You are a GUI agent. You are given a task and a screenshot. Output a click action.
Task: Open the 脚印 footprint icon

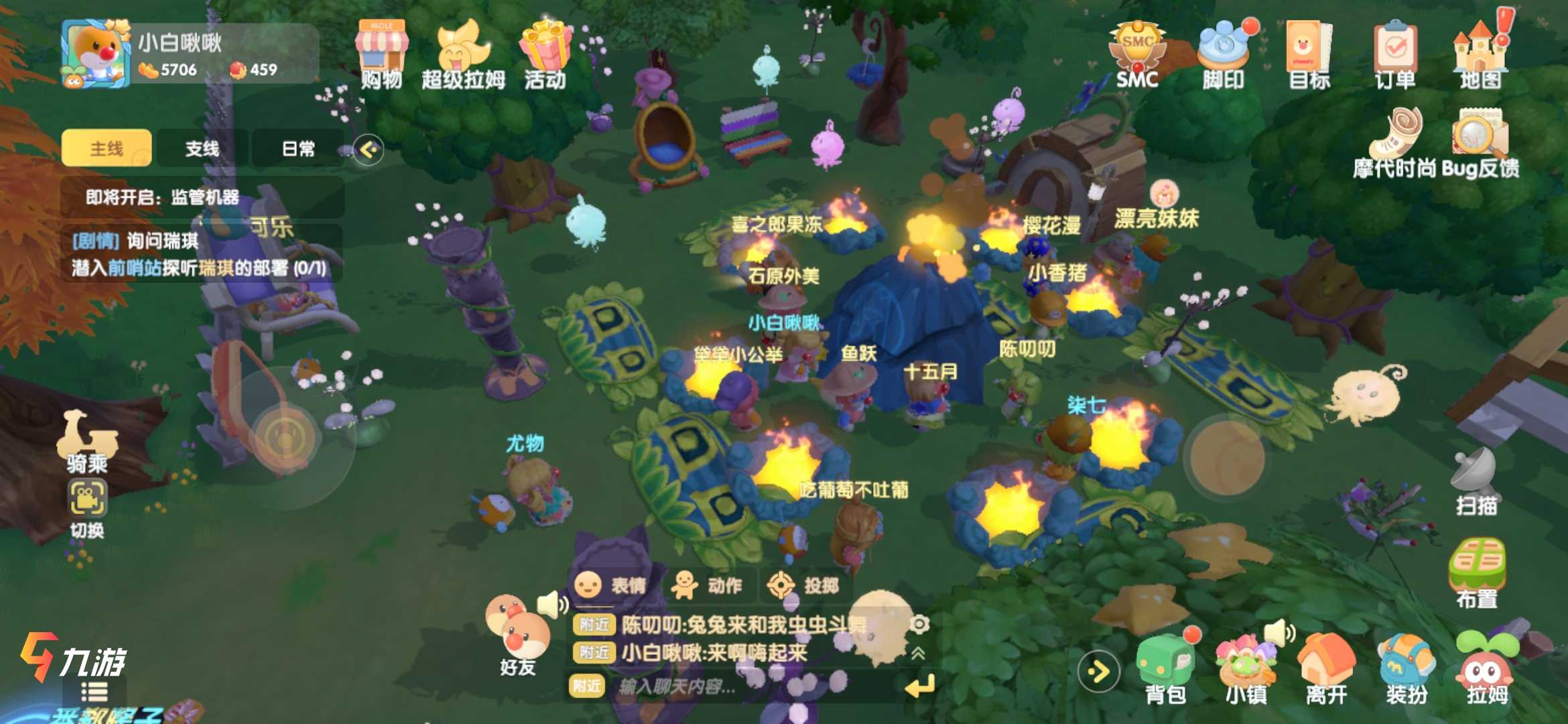click(1223, 54)
